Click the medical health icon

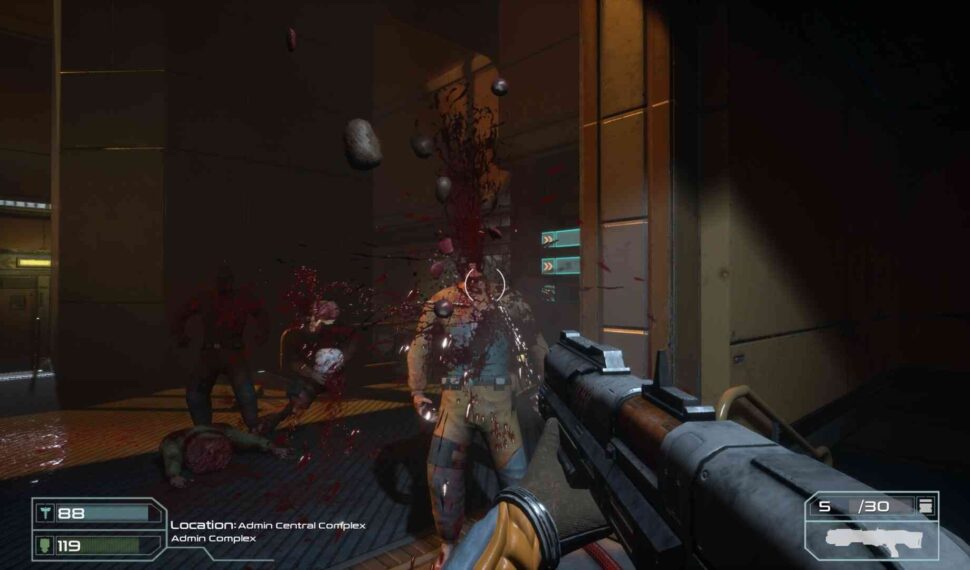coord(46,513)
